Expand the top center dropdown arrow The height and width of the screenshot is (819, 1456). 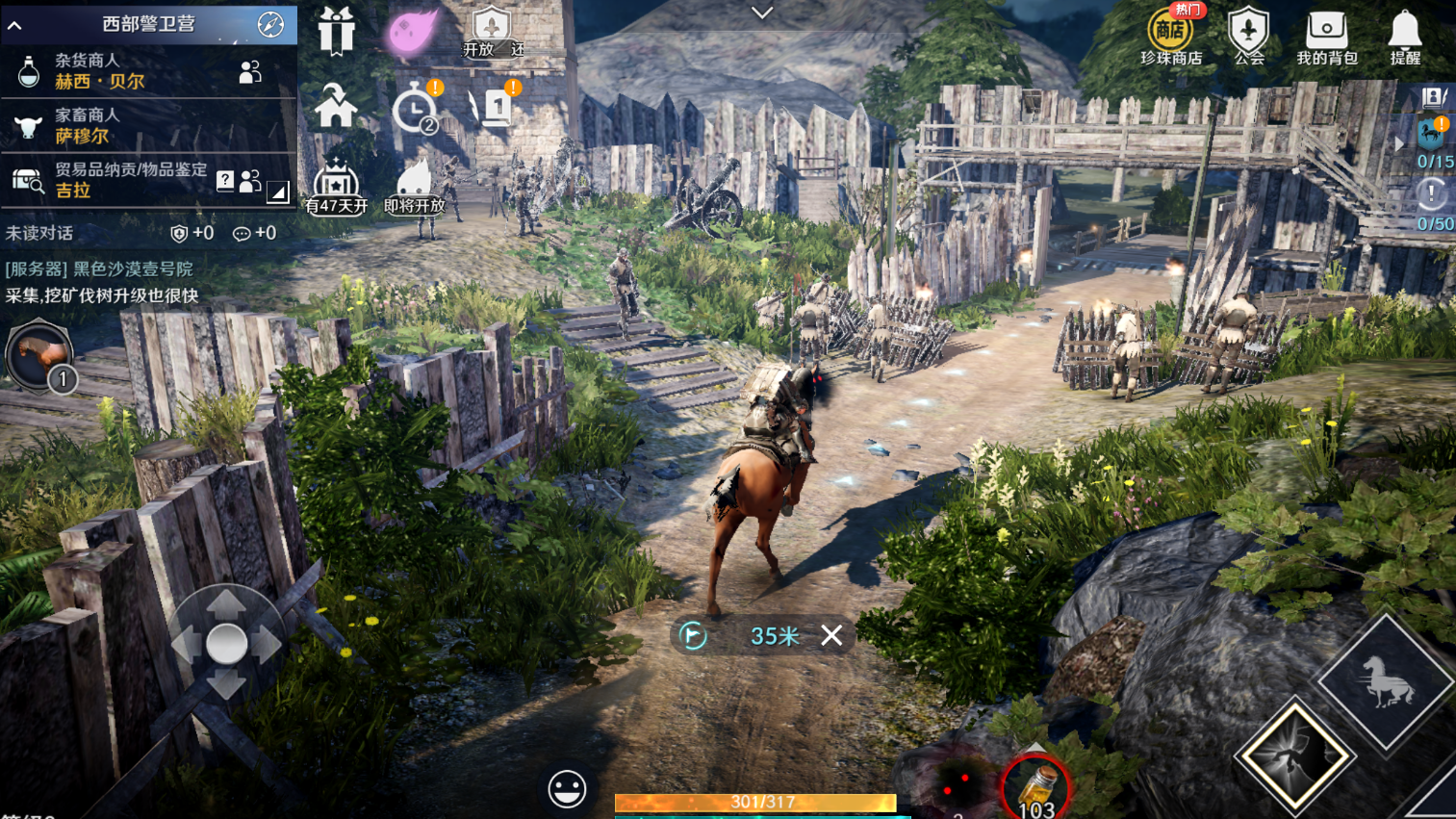pyautogui.click(x=762, y=13)
